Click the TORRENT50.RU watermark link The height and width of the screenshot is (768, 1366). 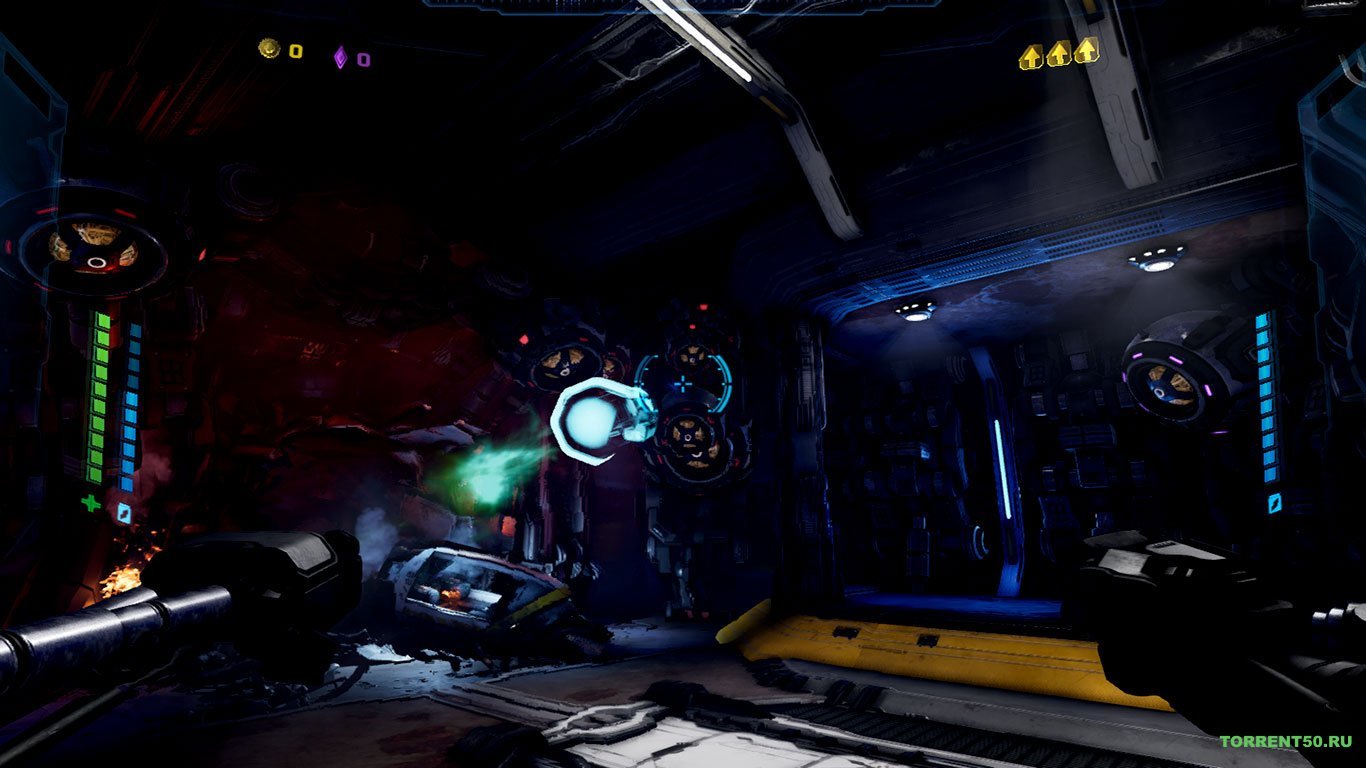pos(1285,742)
